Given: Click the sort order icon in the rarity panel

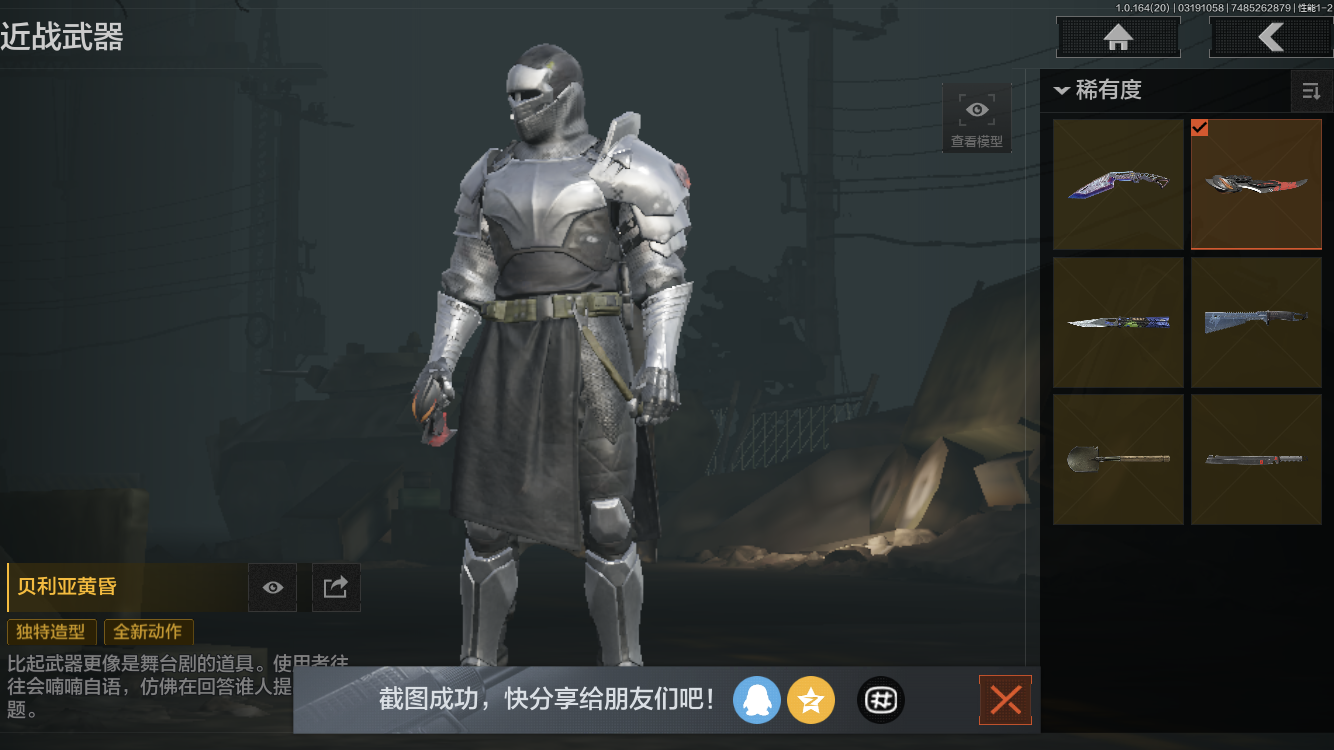Looking at the screenshot, I should click(x=1311, y=91).
